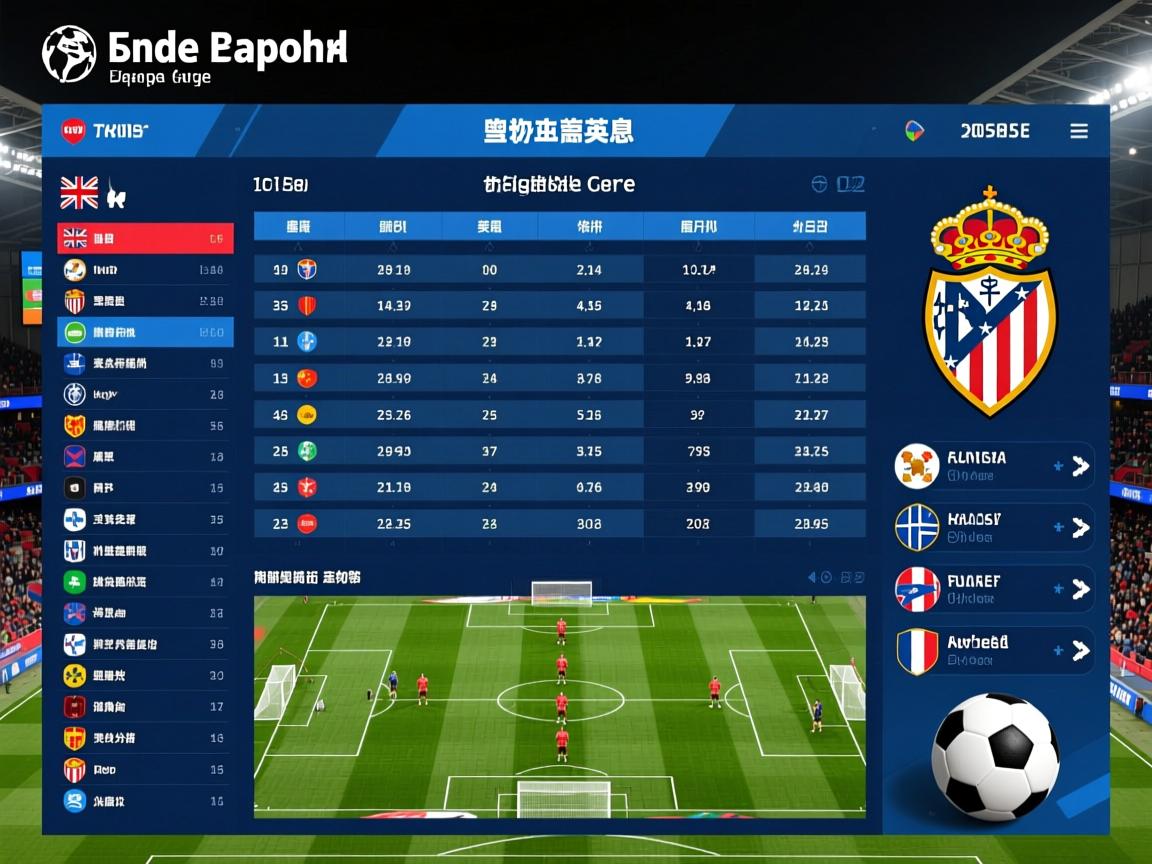Click the football logo in the top-left corner

coord(69,54)
